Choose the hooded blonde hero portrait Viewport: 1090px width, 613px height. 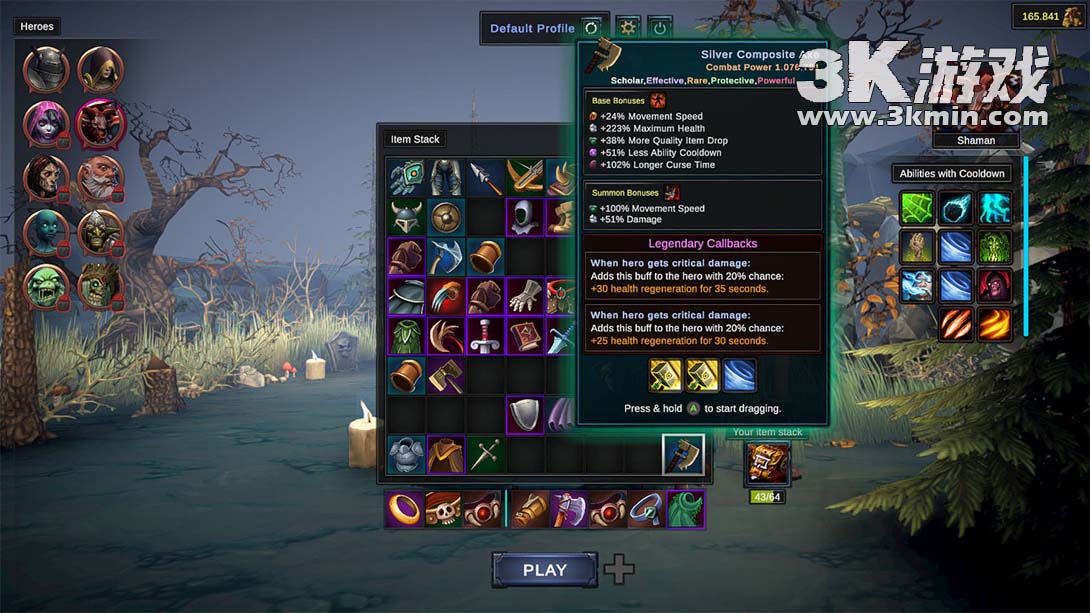(100, 70)
